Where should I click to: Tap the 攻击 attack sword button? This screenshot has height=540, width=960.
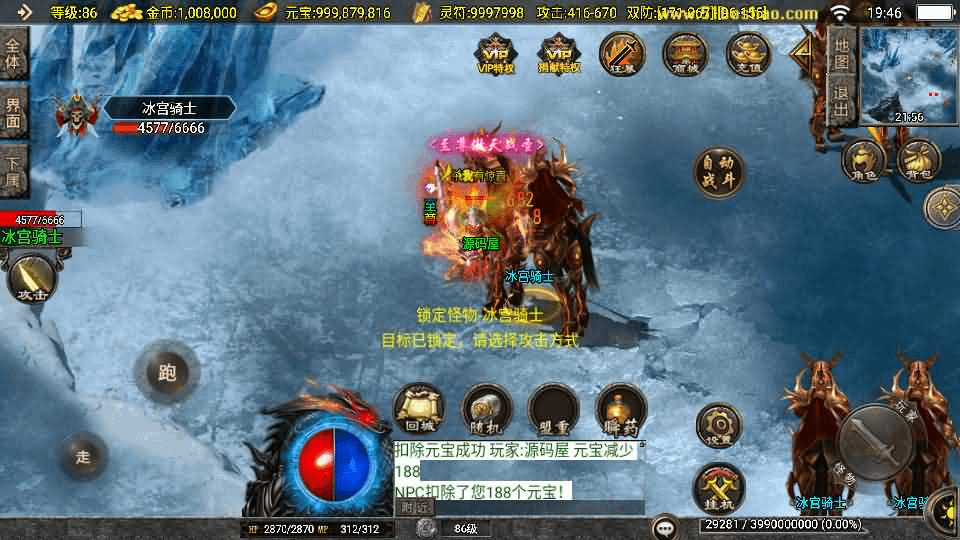[x=32, y=279]
